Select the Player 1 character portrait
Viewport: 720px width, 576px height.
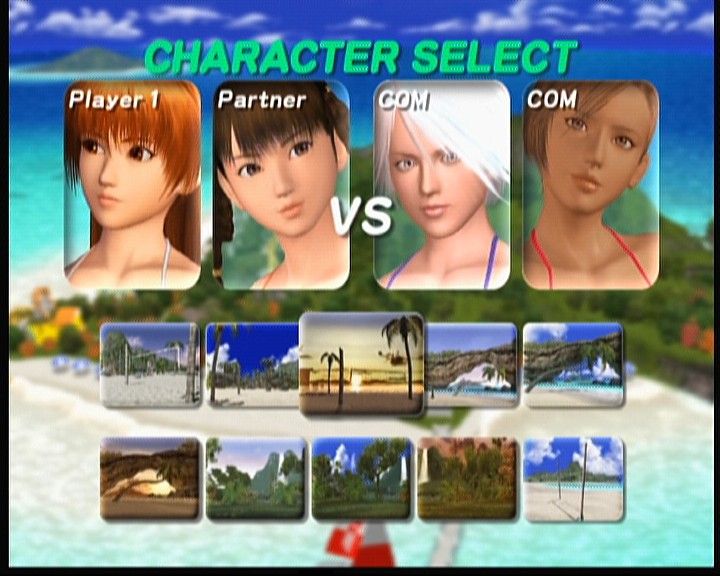(132, 185)
